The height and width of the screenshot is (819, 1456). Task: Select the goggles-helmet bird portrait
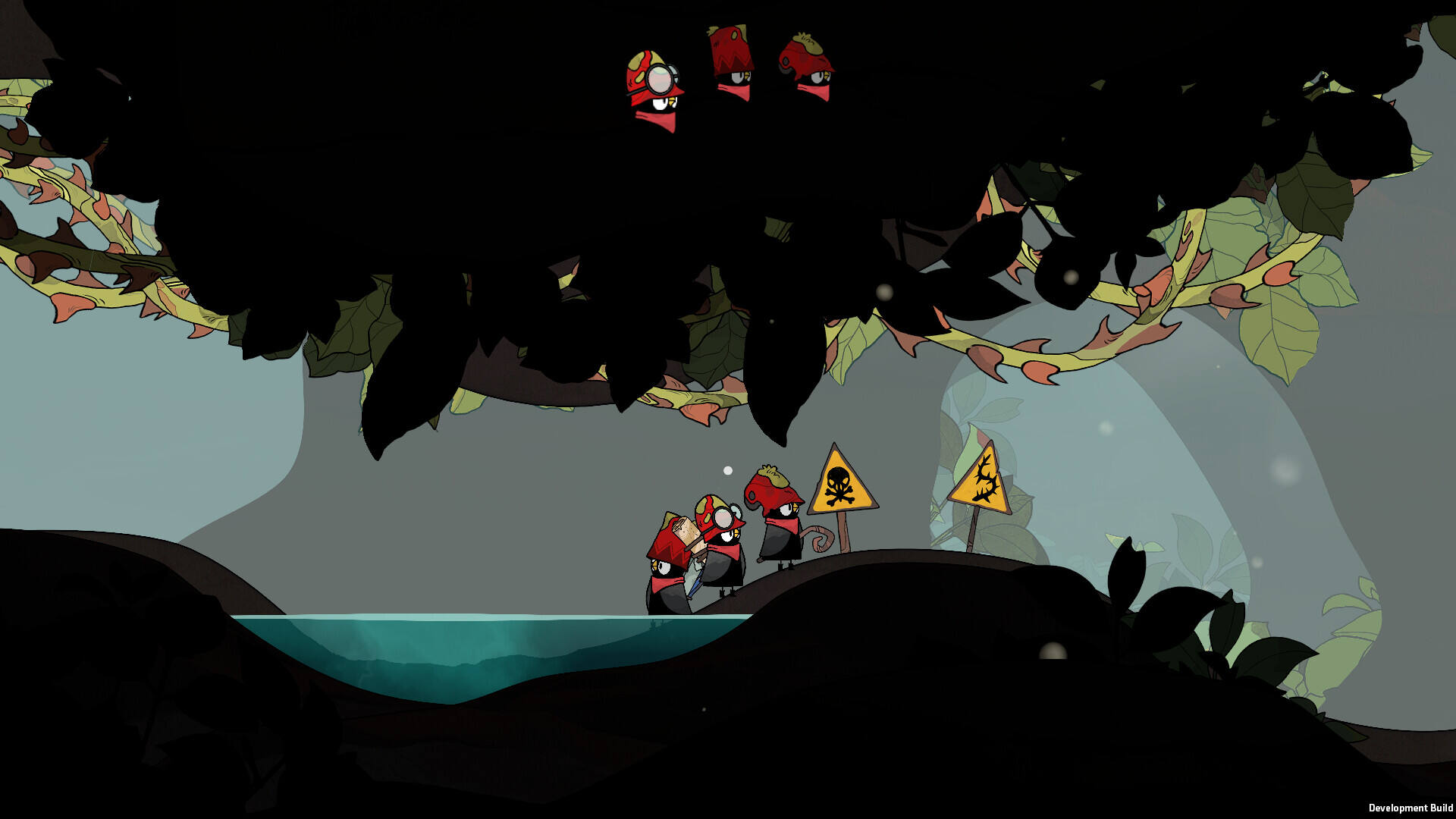(x=654, y=91)
